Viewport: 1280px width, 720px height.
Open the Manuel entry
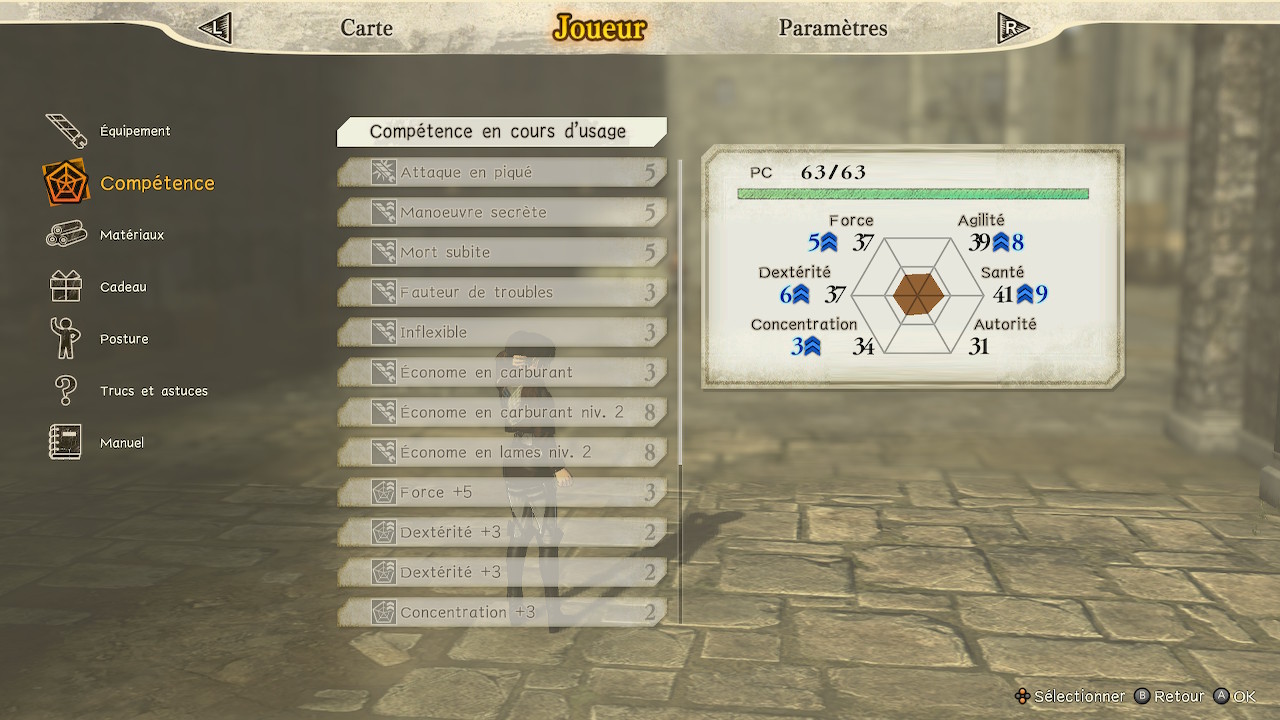[121, 443]
